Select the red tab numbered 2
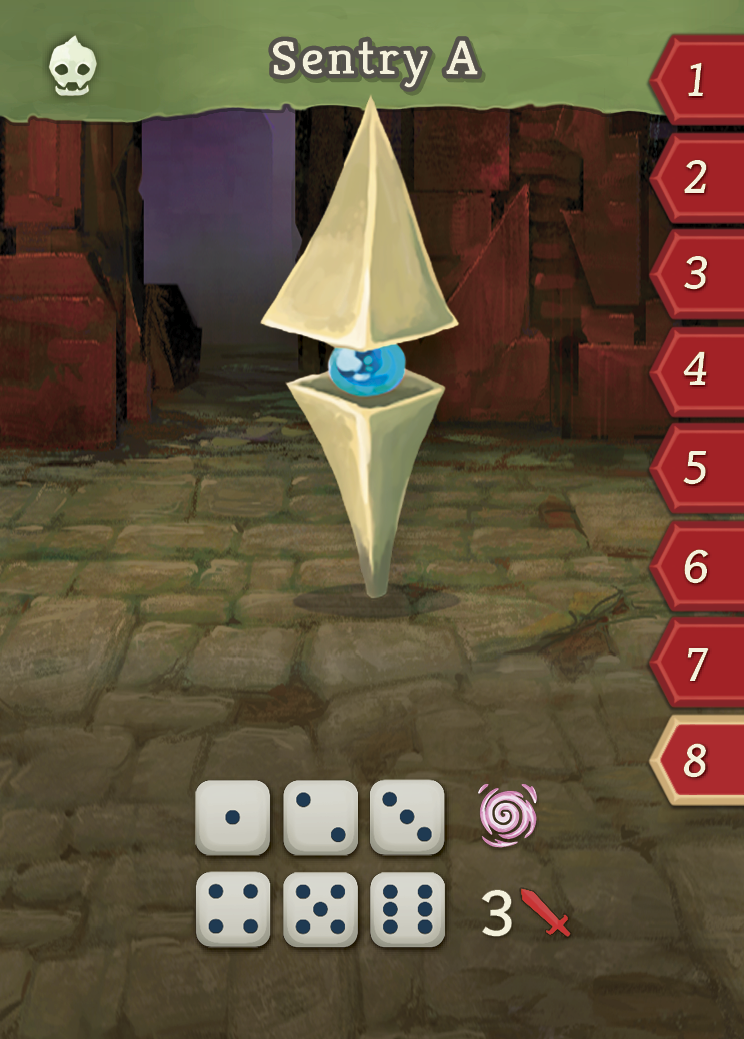Screen dimensions: 744x1039 (697, 178)
